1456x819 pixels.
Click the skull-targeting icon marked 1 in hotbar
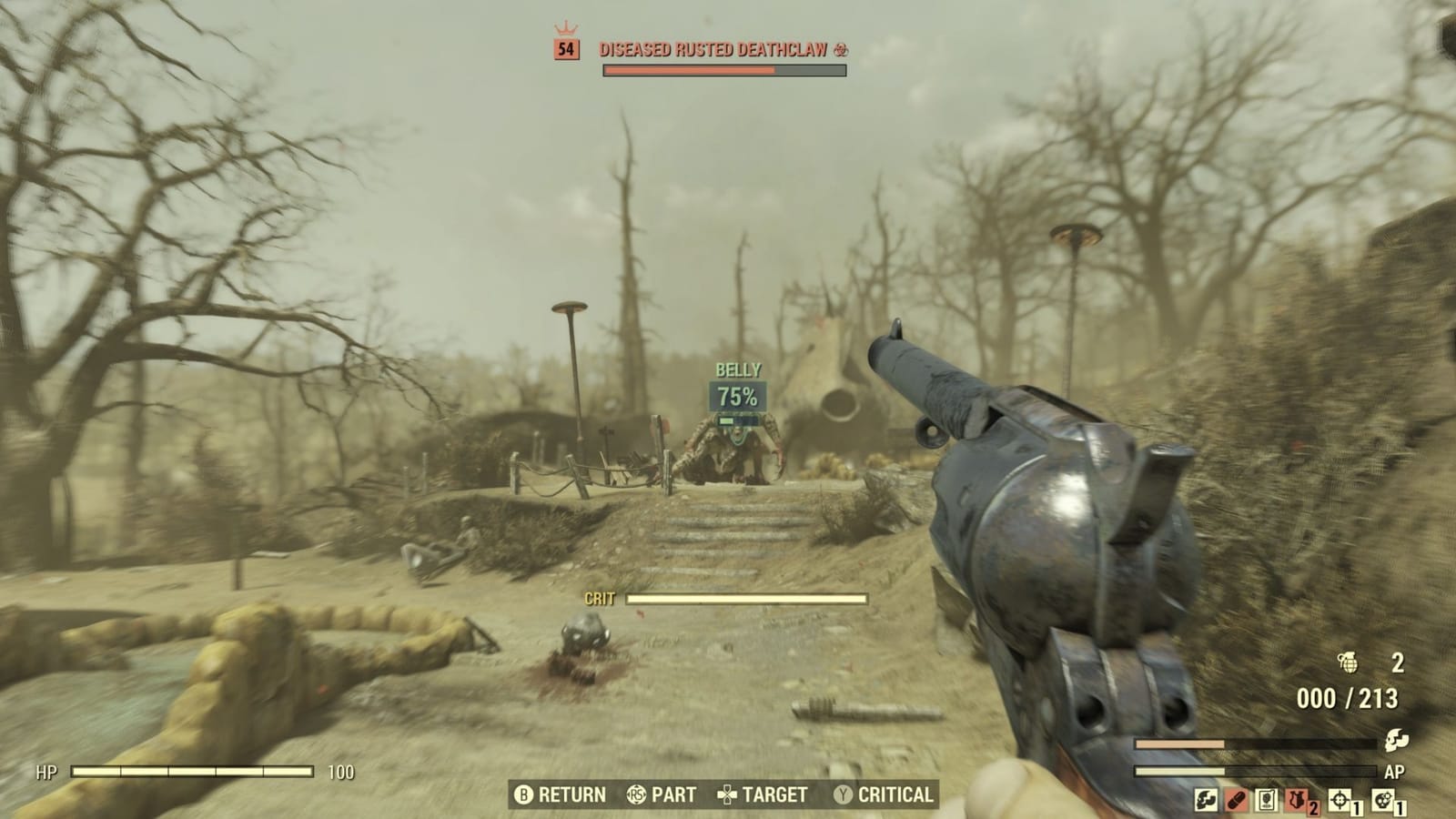(1383, 800)
